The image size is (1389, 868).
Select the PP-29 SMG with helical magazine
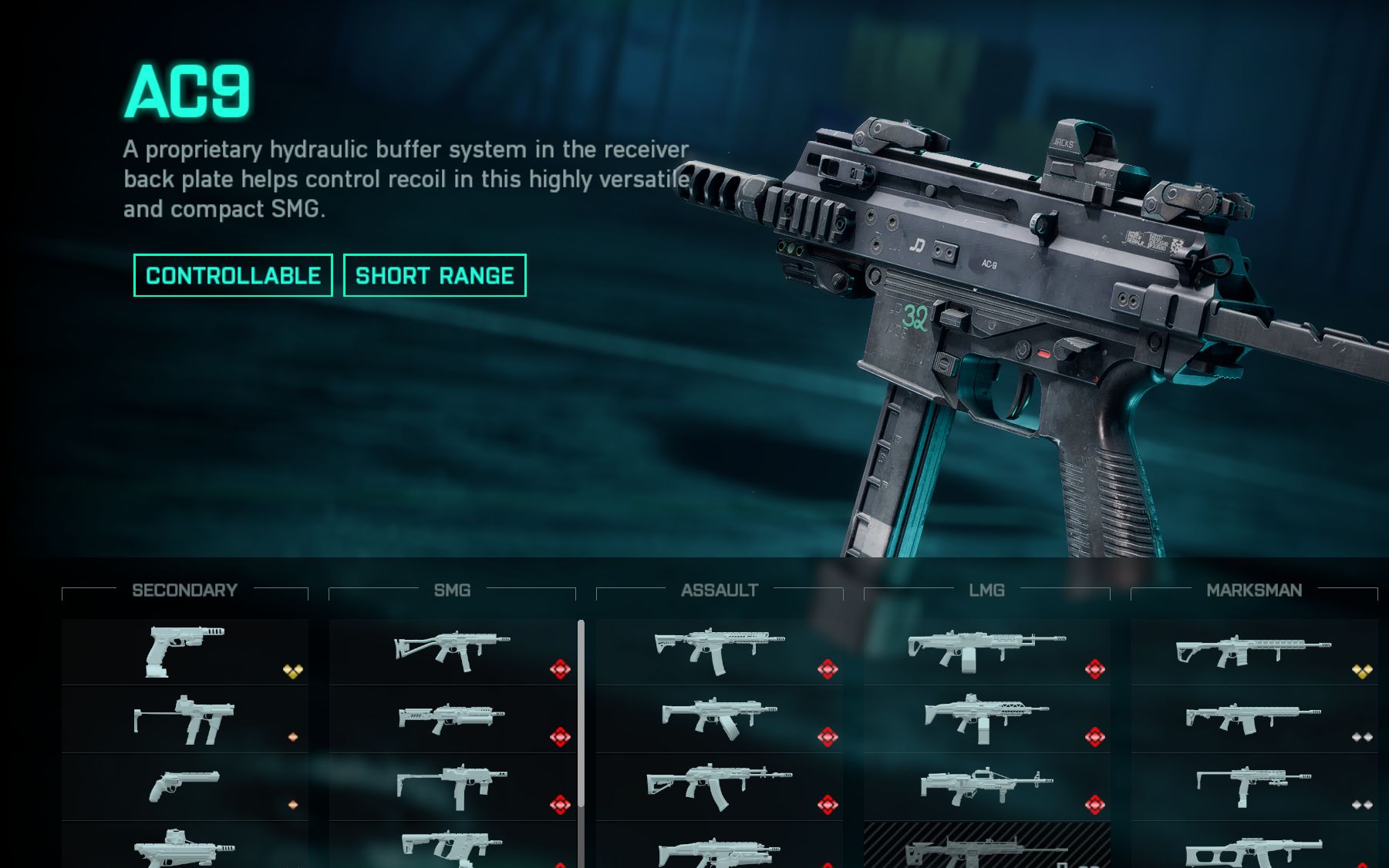[452, 719]
